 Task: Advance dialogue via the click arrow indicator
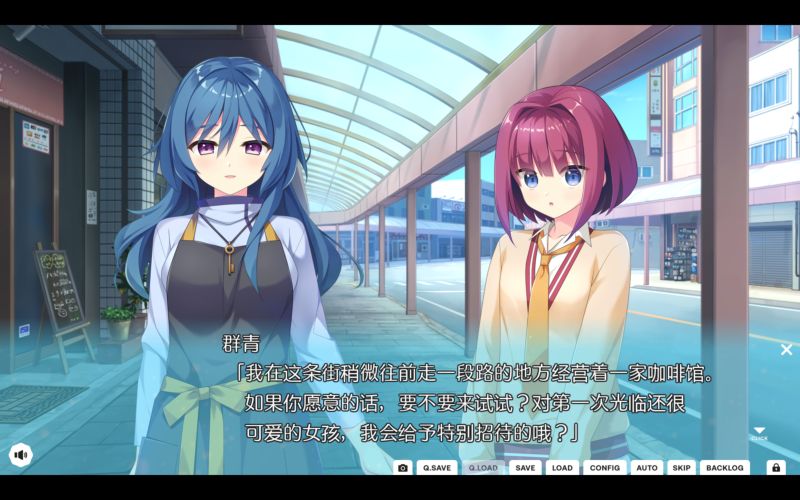(759, 432)
